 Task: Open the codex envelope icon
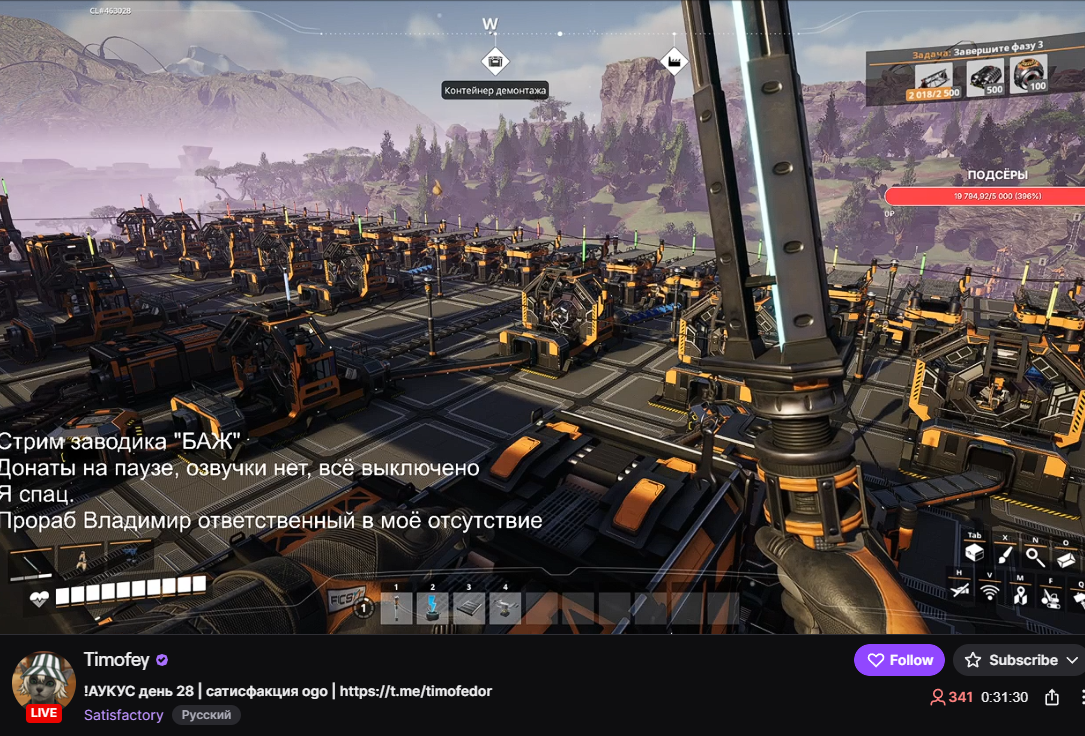[1066, 557]
